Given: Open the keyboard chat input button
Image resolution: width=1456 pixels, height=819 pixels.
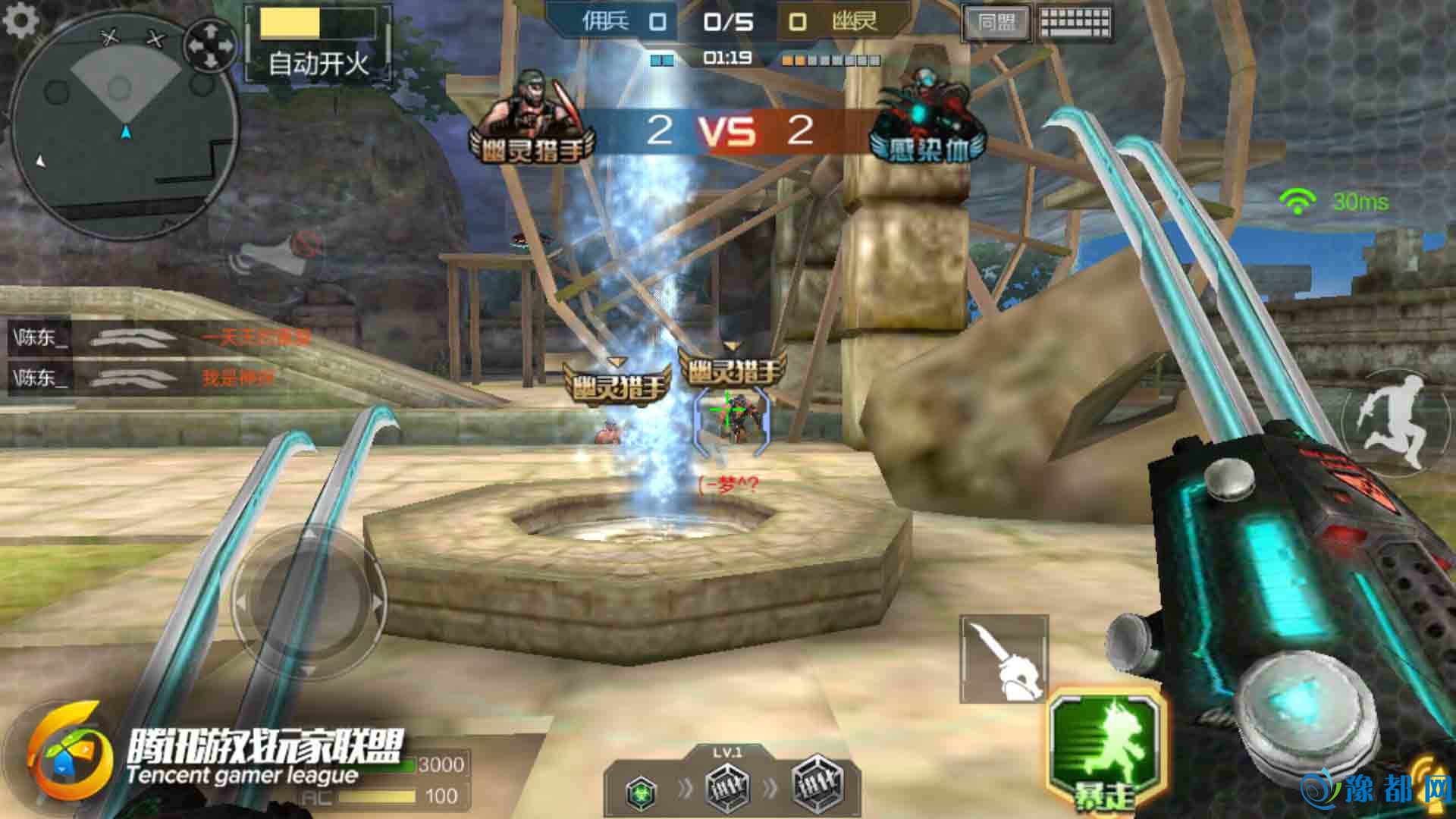Looking at the screenshot, I should (x=1074, y=23).
